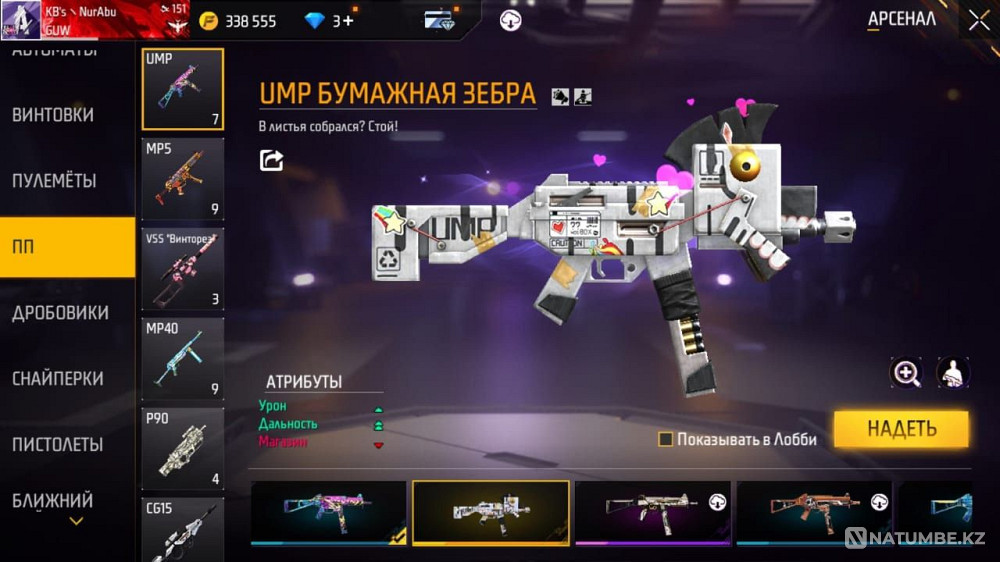Open the player profile avatar
Viewport: 1000px width, 562px height.
(21, 19)
